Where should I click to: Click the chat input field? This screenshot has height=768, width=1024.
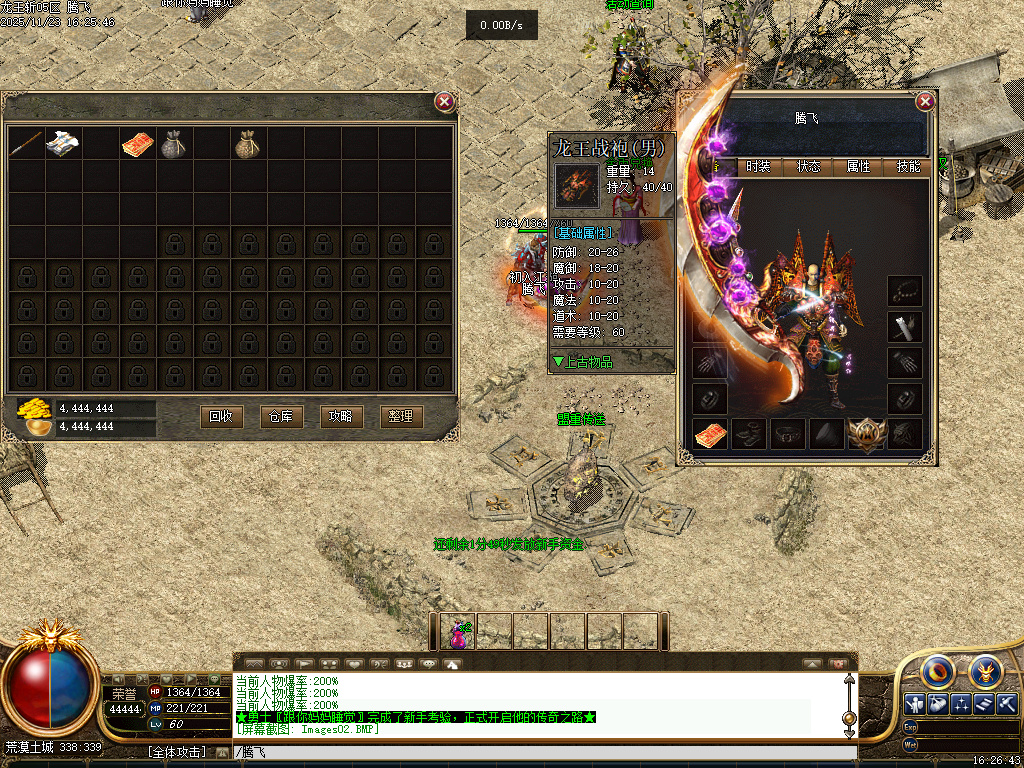(540, 752)
